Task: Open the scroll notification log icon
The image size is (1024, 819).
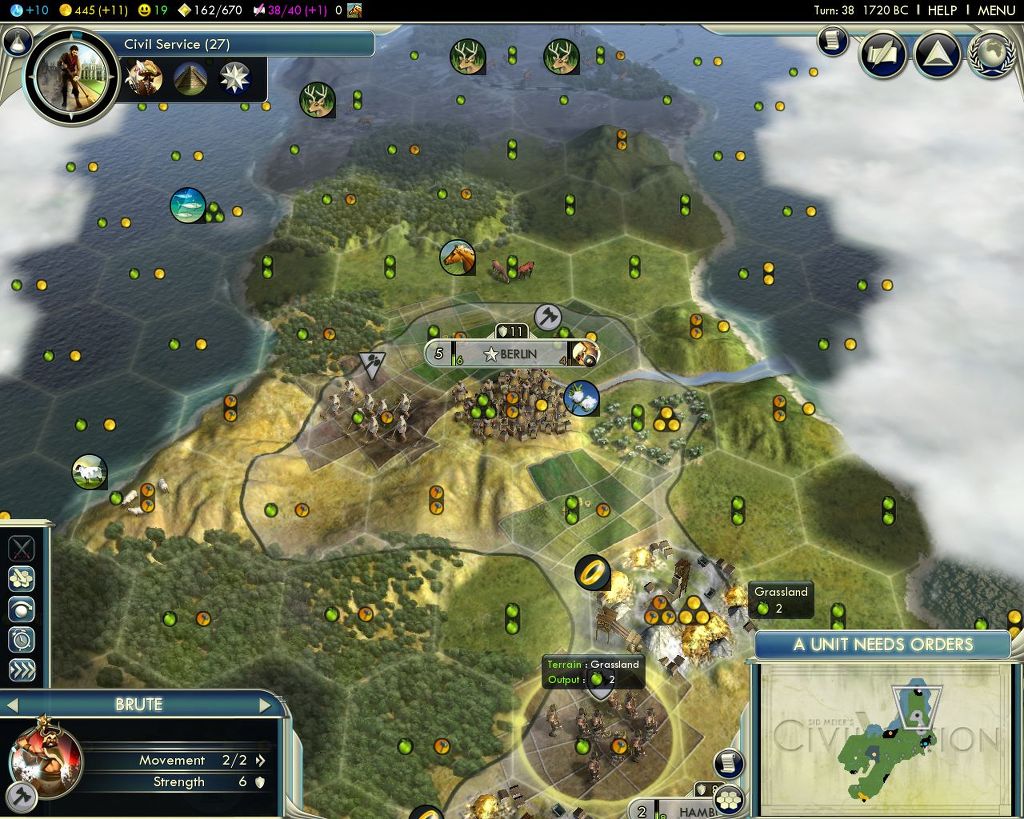Action: pyautogui.click(x=832, y=41)
